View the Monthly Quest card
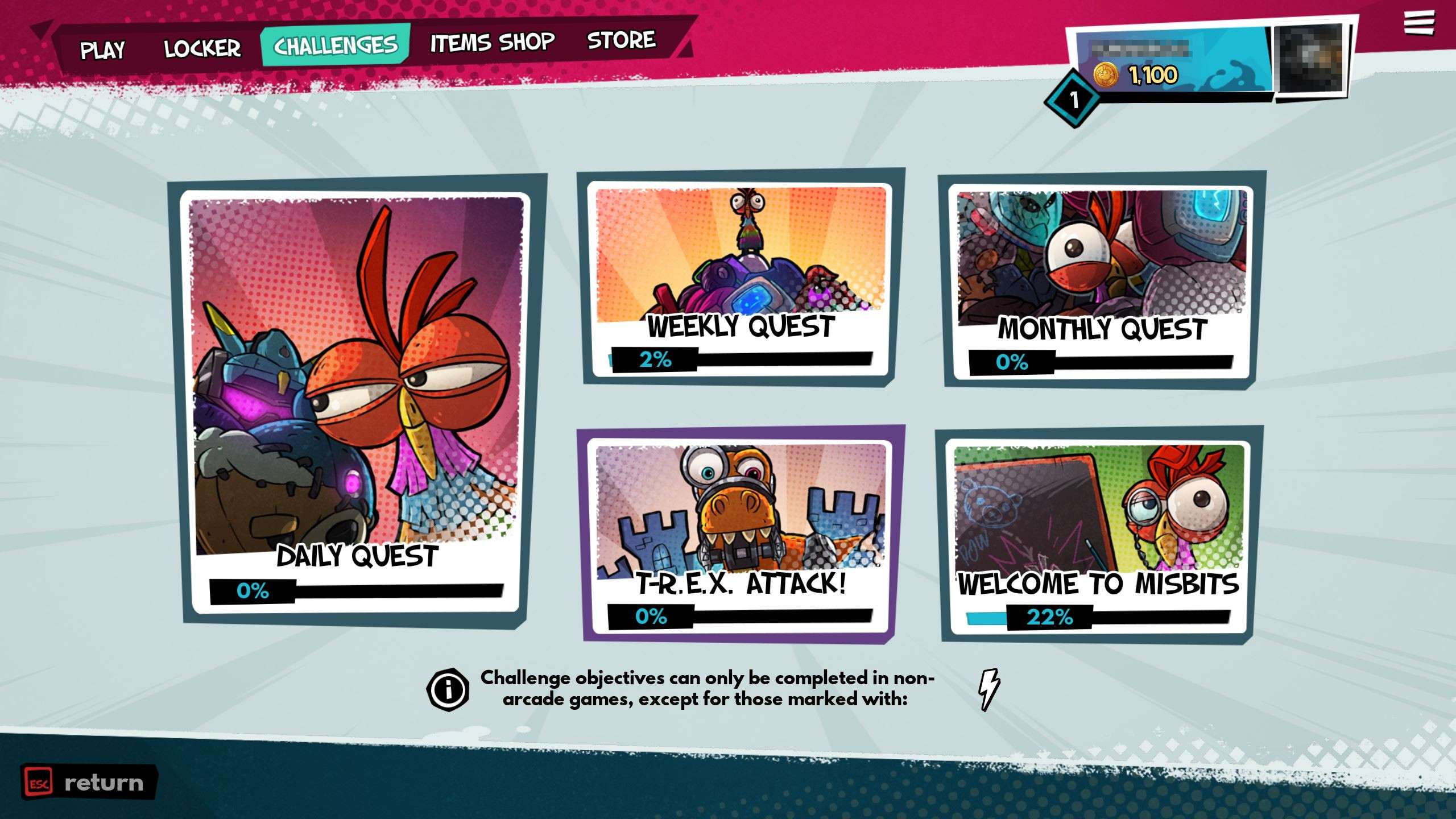 pyautogui.click(x=1101, y=282)
